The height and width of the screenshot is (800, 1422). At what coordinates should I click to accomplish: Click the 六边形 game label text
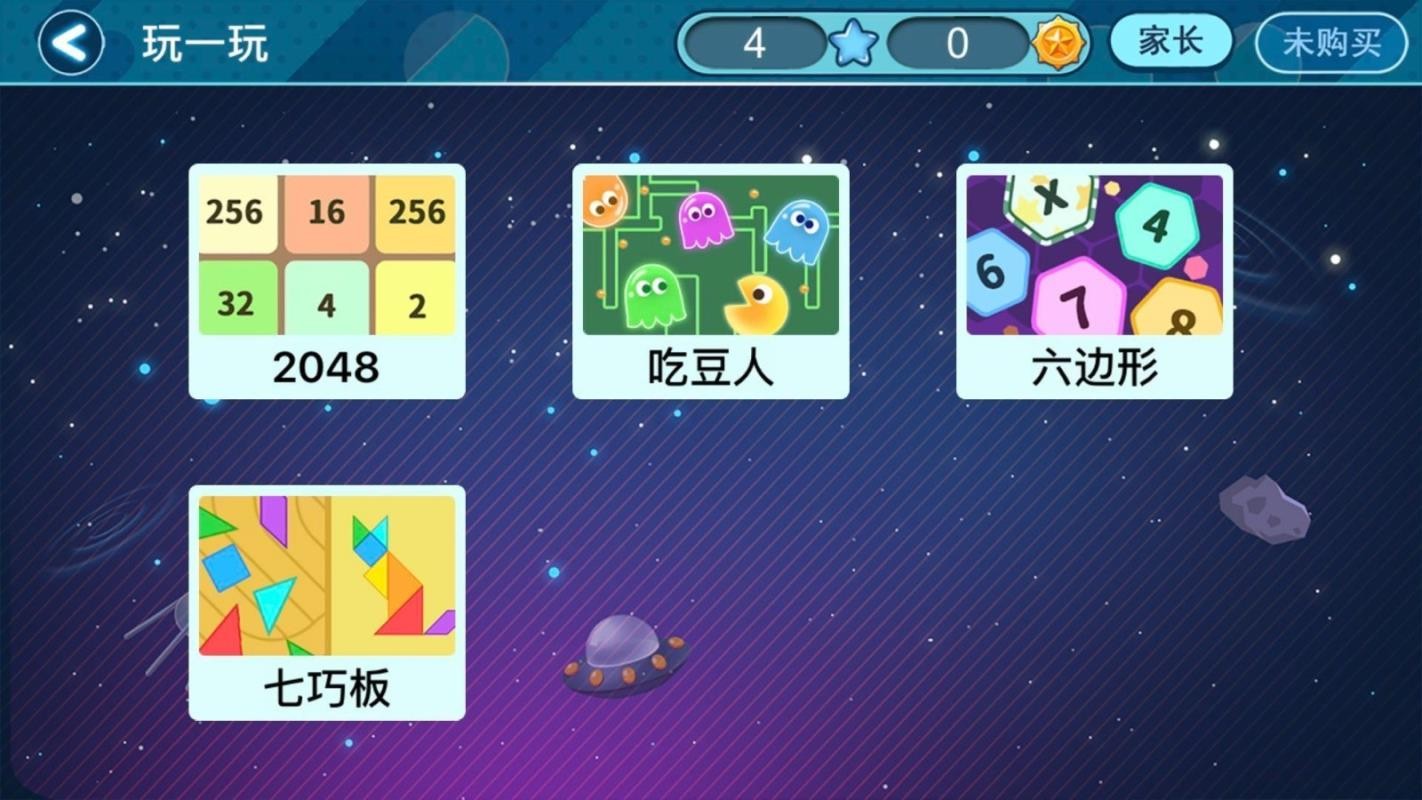pos(1093,369)
